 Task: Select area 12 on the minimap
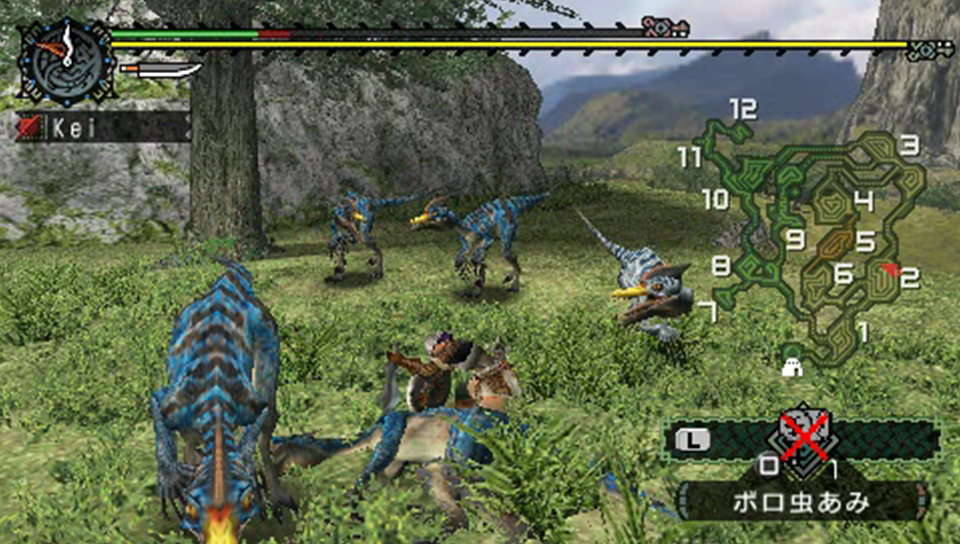click(742, 108)
